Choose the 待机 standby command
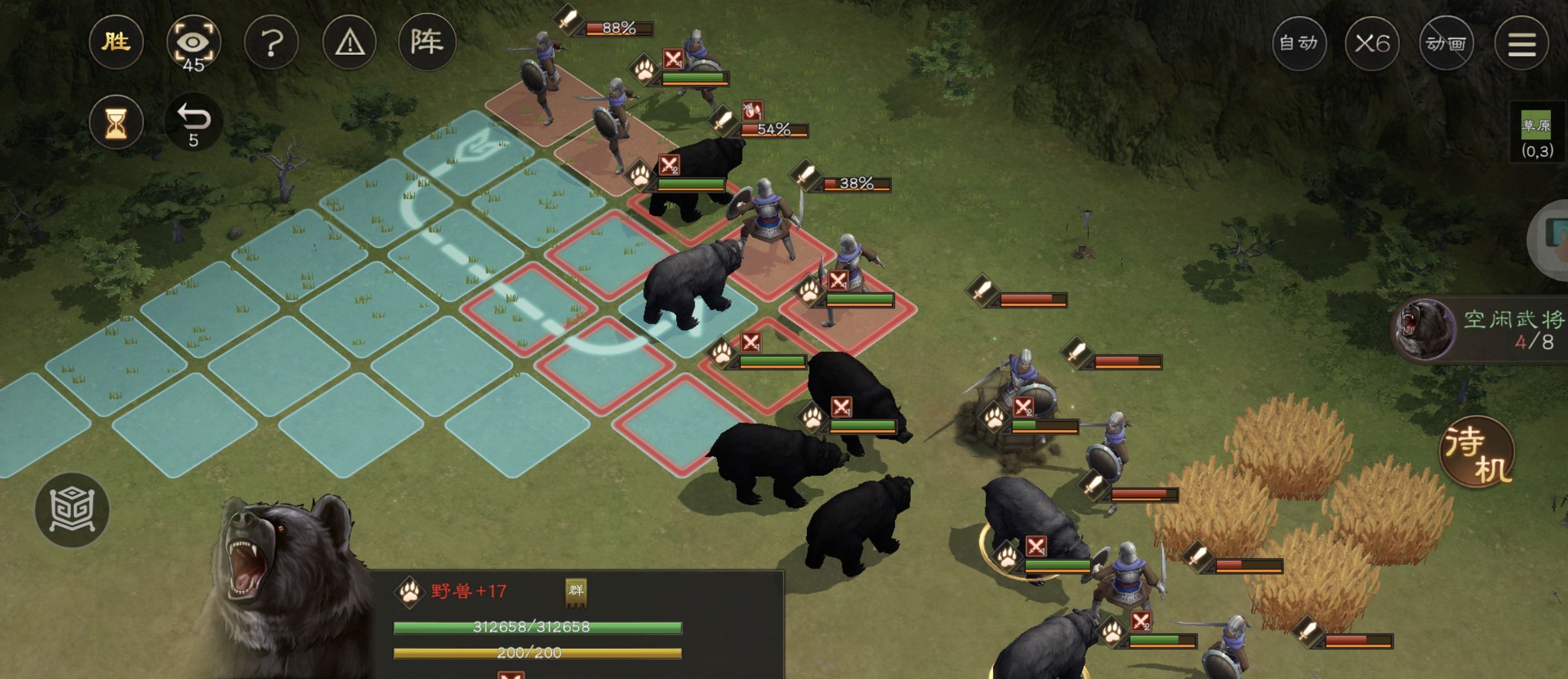Screen dimensions: 1568x679 [x=1478, y=453]
